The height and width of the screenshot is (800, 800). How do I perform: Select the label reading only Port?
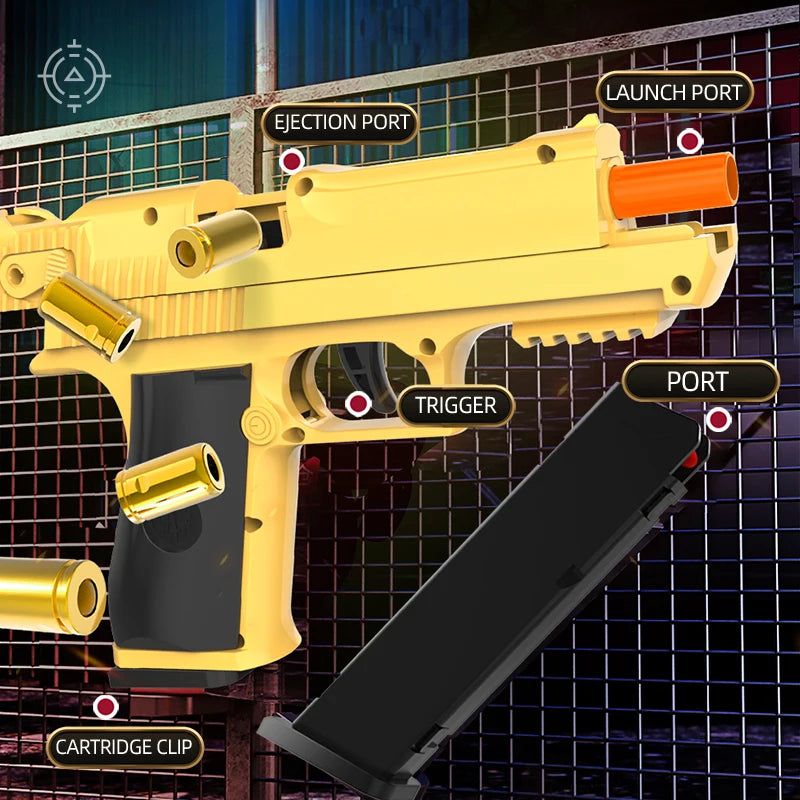[699, 381]
